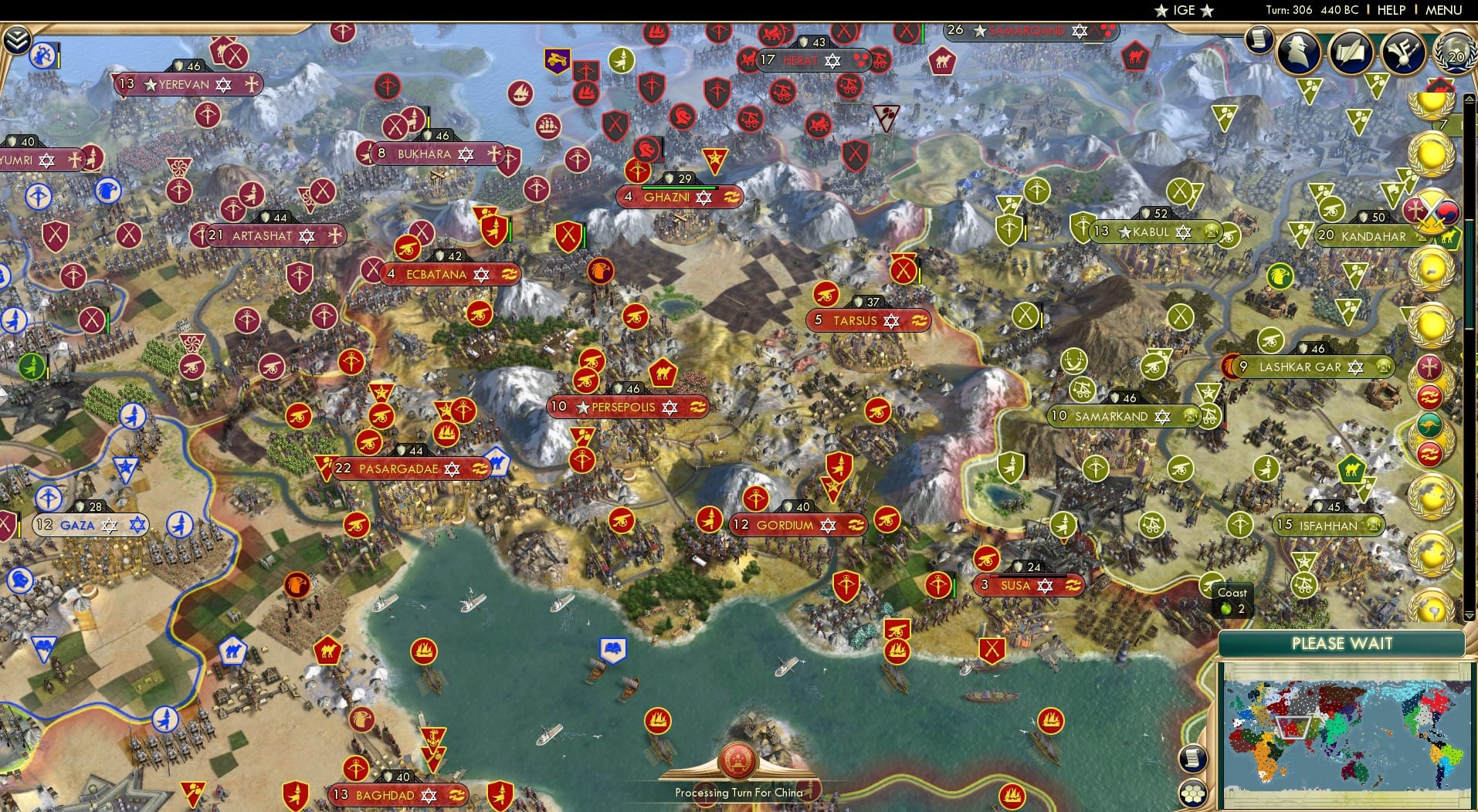Toggle minimap options with the scroll icon
The image size is (1478, 812).
1193,759
